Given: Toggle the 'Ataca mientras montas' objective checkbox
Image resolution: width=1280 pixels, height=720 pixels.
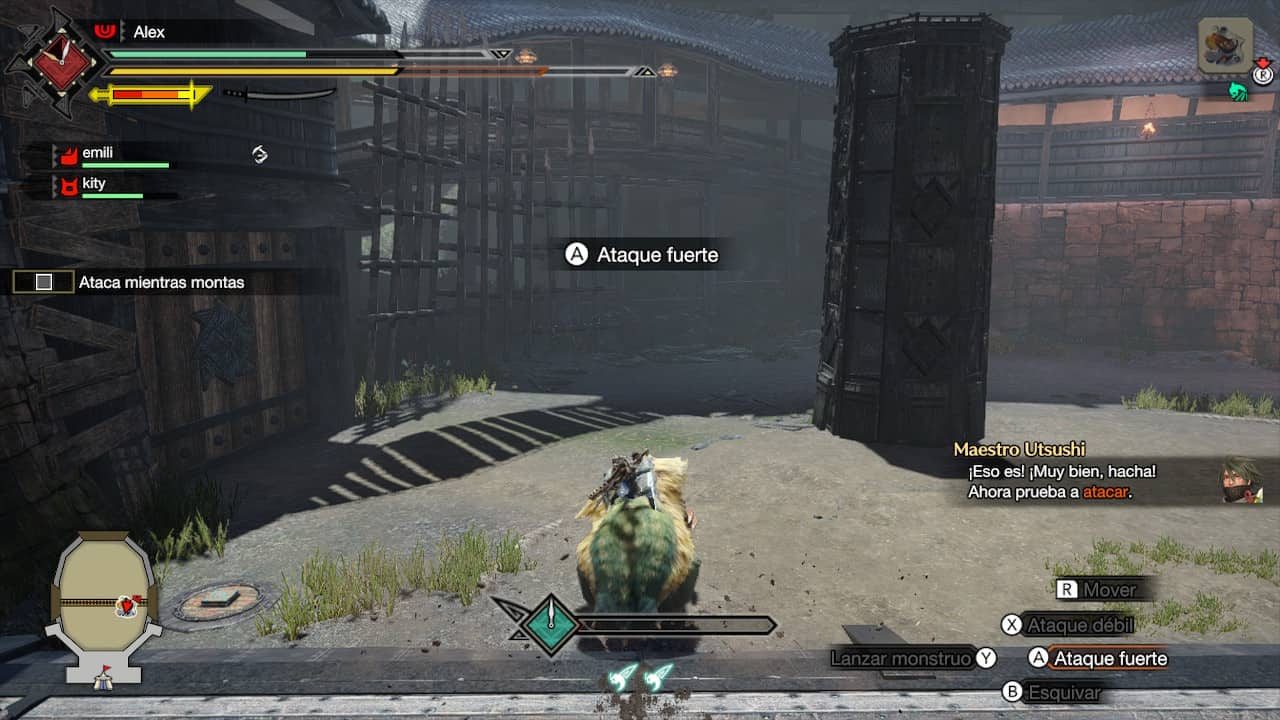Looking at the screenshot, I should pos(43,282).
